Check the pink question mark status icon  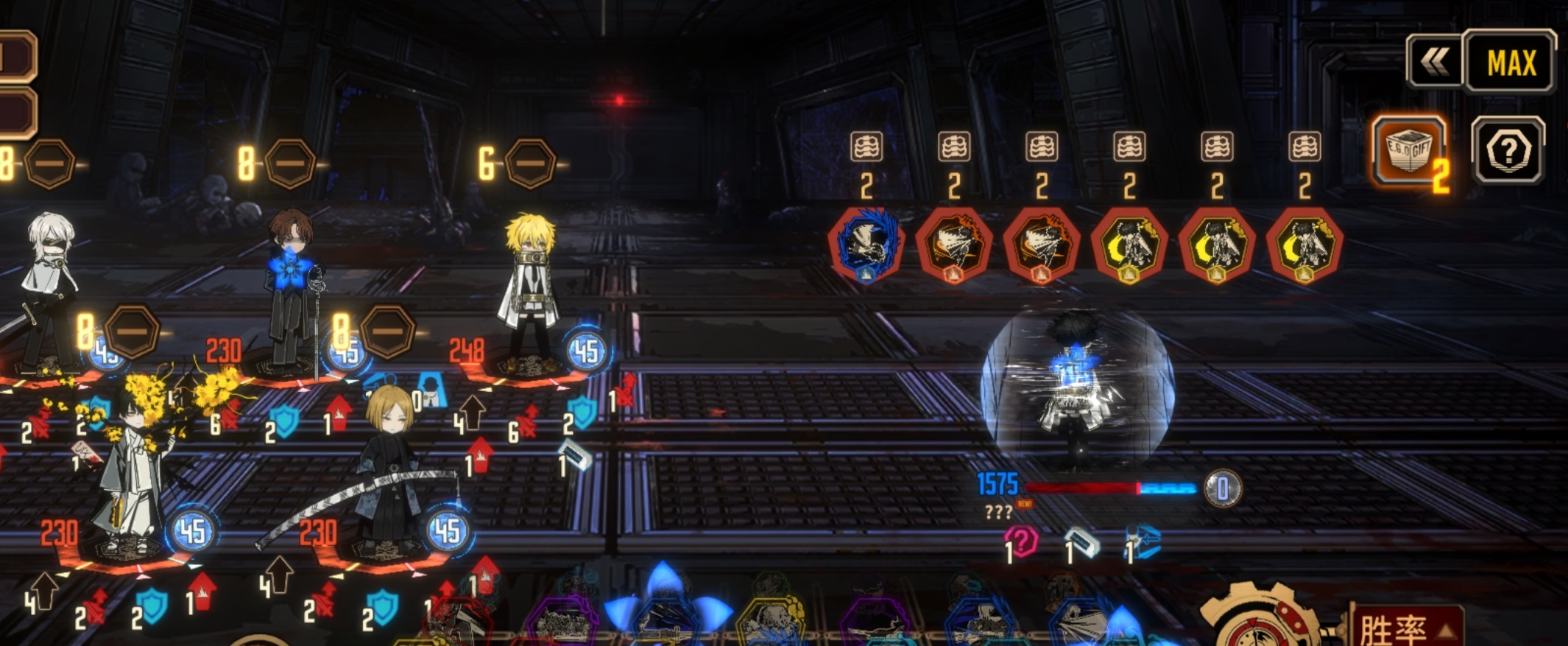(1022, 542)
